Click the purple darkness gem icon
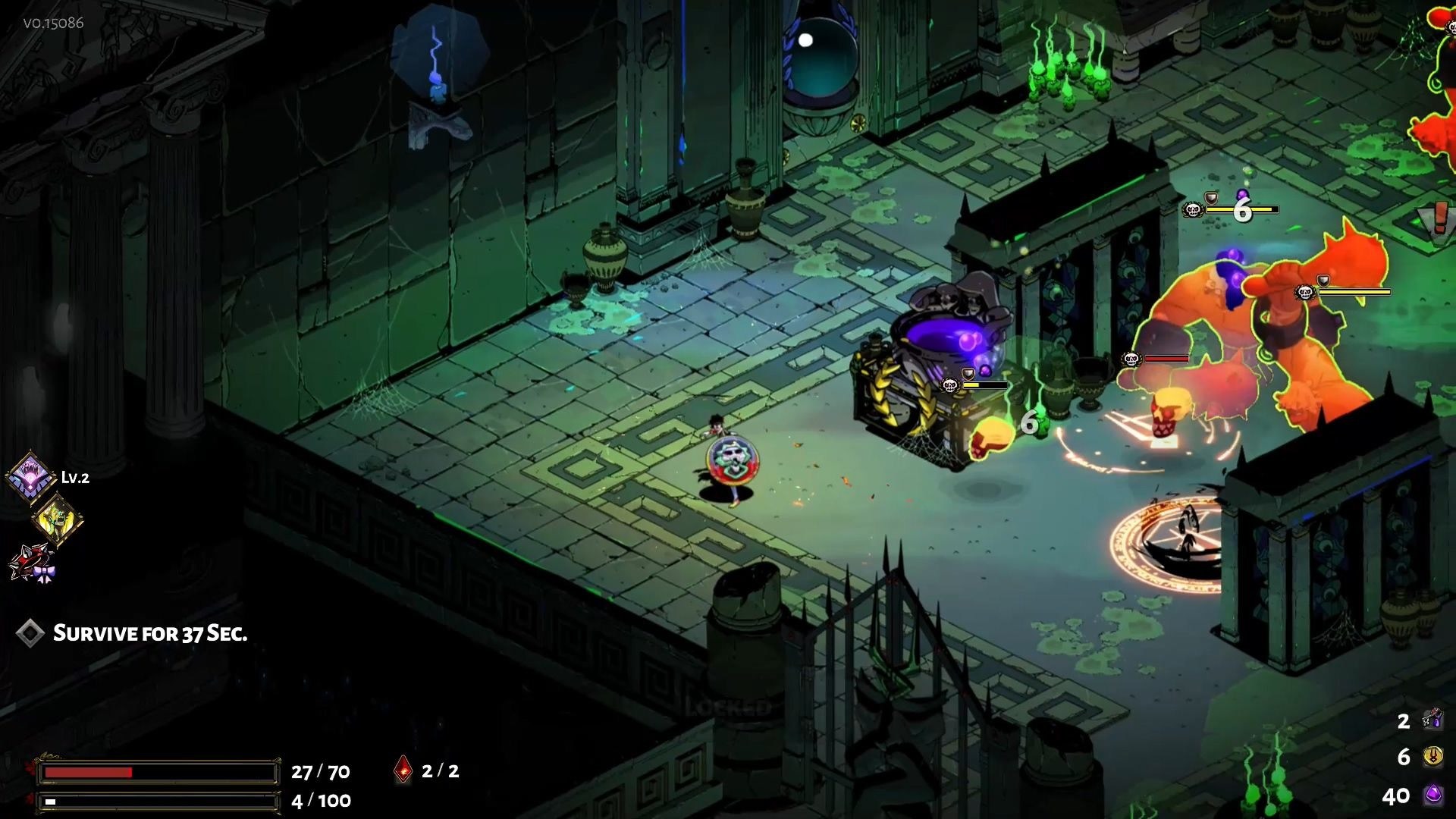 tap(1432, 795)
